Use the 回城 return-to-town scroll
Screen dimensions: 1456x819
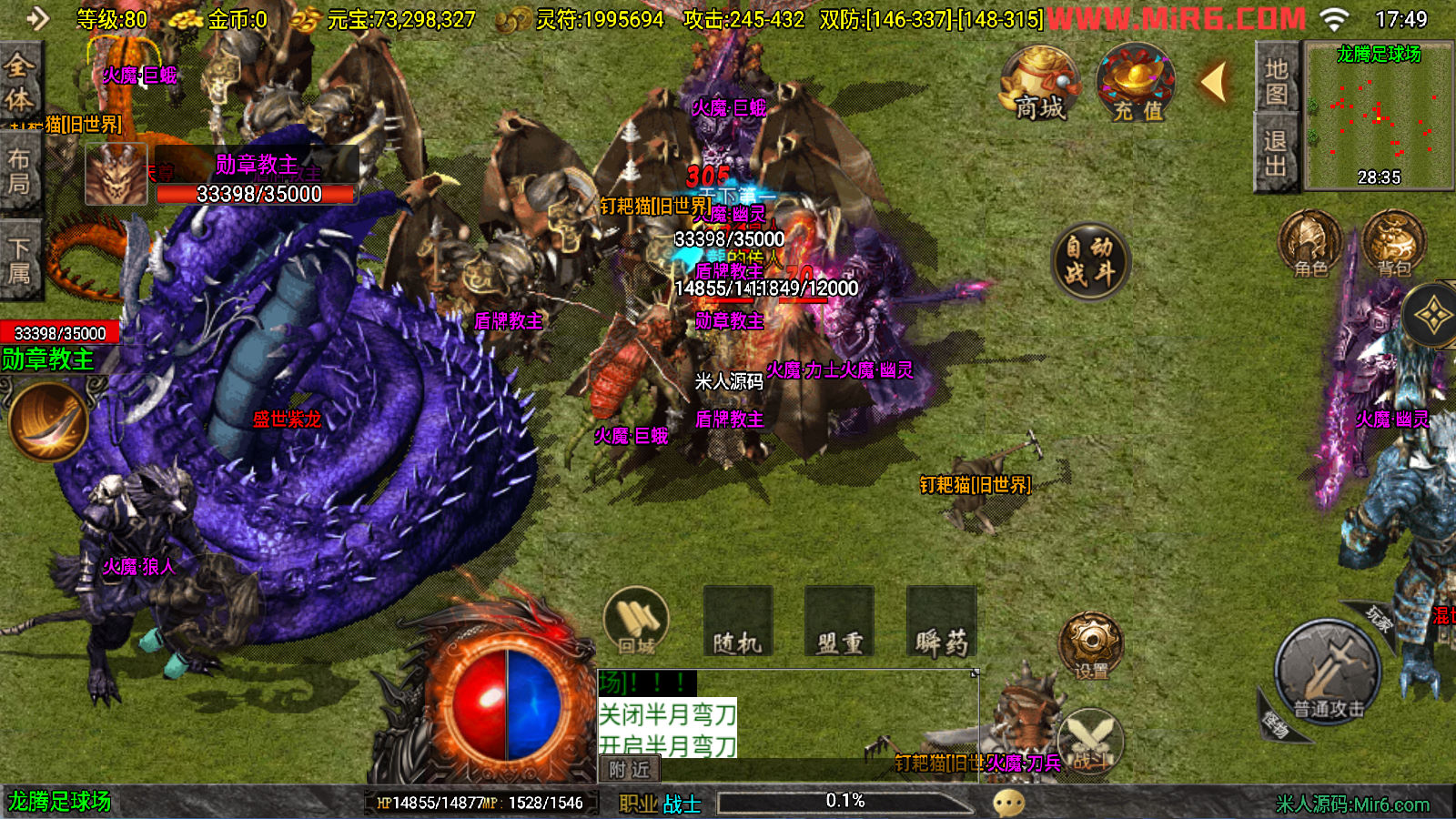point(636,622)
